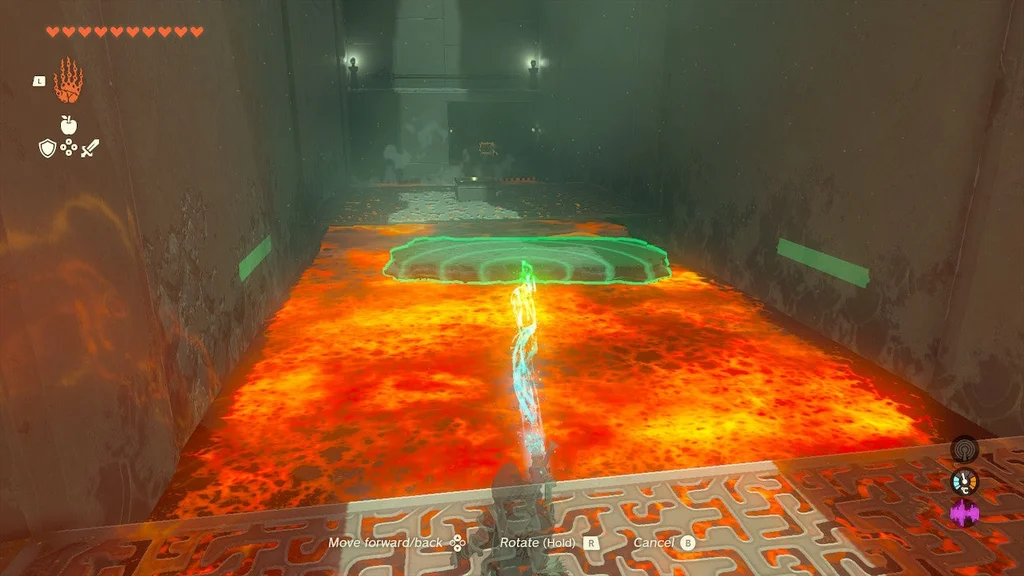The height and width of the screenshot is (576, 1024).
Task: Select the shield quick-menu icon
Action: 46,148
